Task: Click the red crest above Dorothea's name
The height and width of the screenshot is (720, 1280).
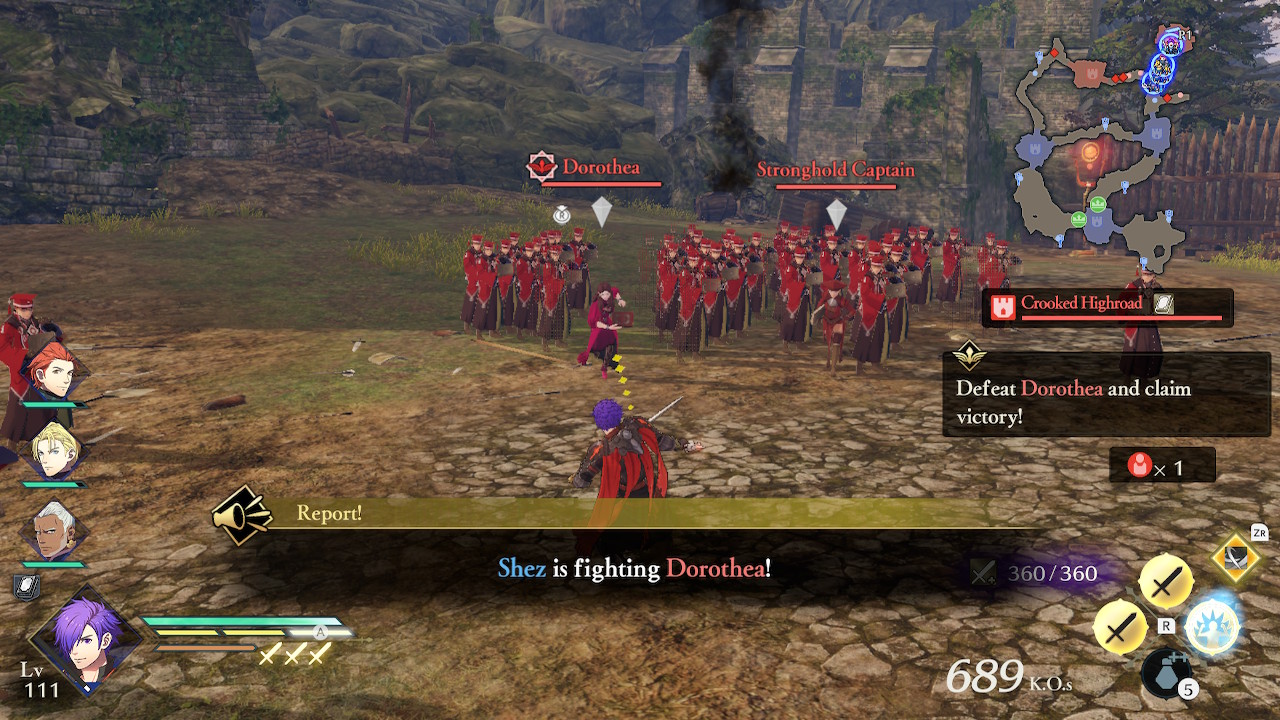Action: coord(543,164)
